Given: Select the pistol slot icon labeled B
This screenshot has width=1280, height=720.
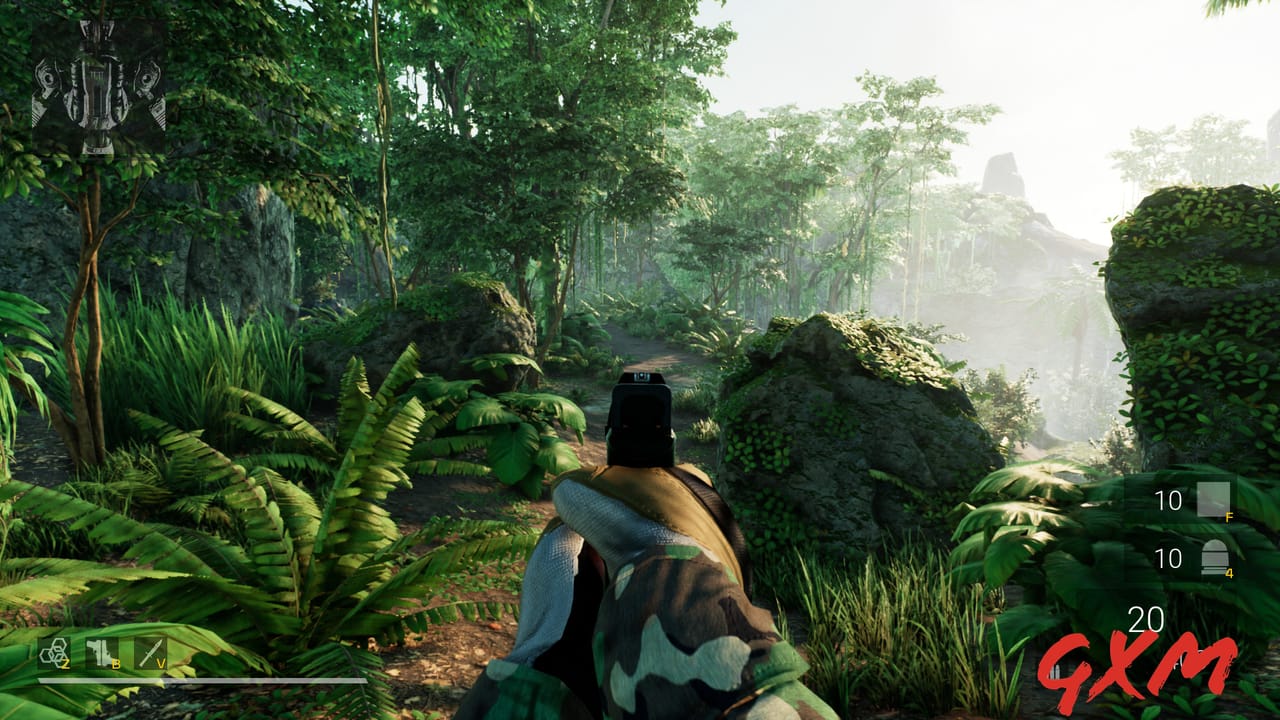Looking at the screenshot, I should (99, 651).
